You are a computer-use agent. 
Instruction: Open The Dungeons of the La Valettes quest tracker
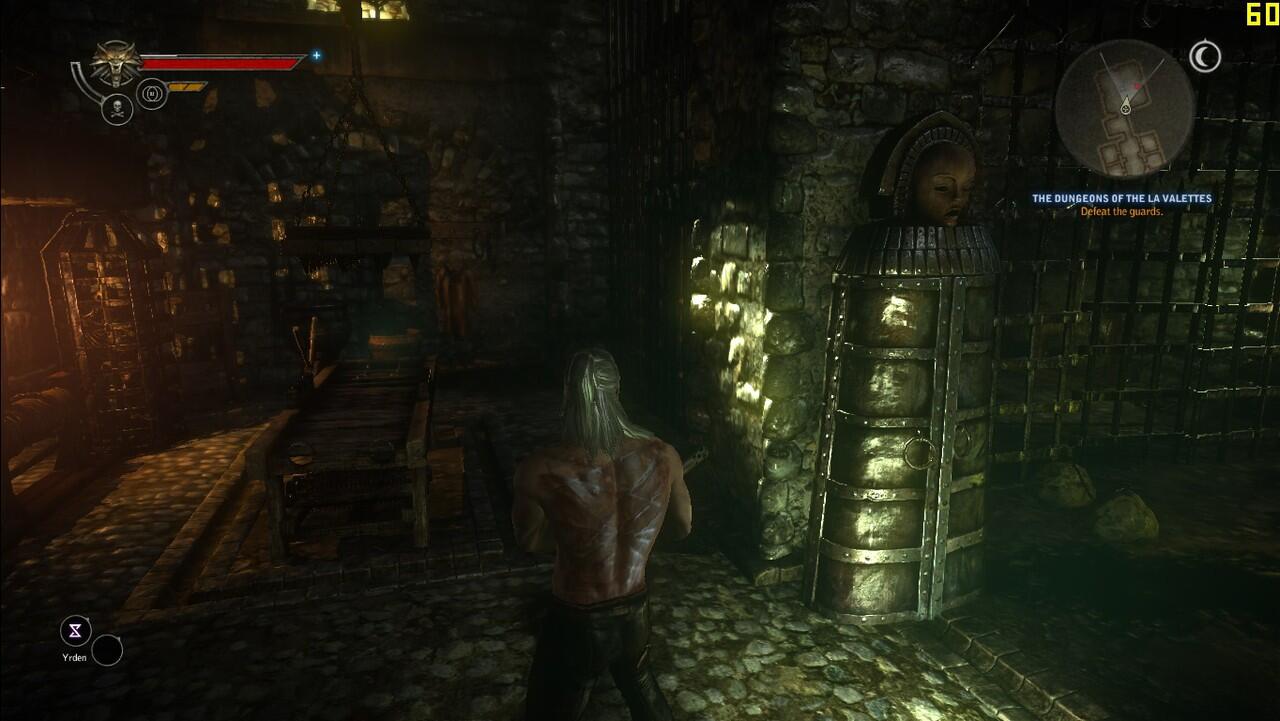click(1121, 199)
